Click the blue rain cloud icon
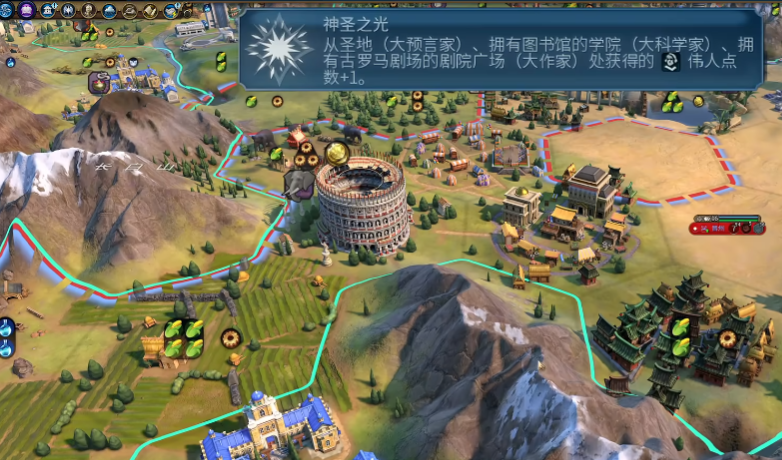 click(x=108, y=11)
